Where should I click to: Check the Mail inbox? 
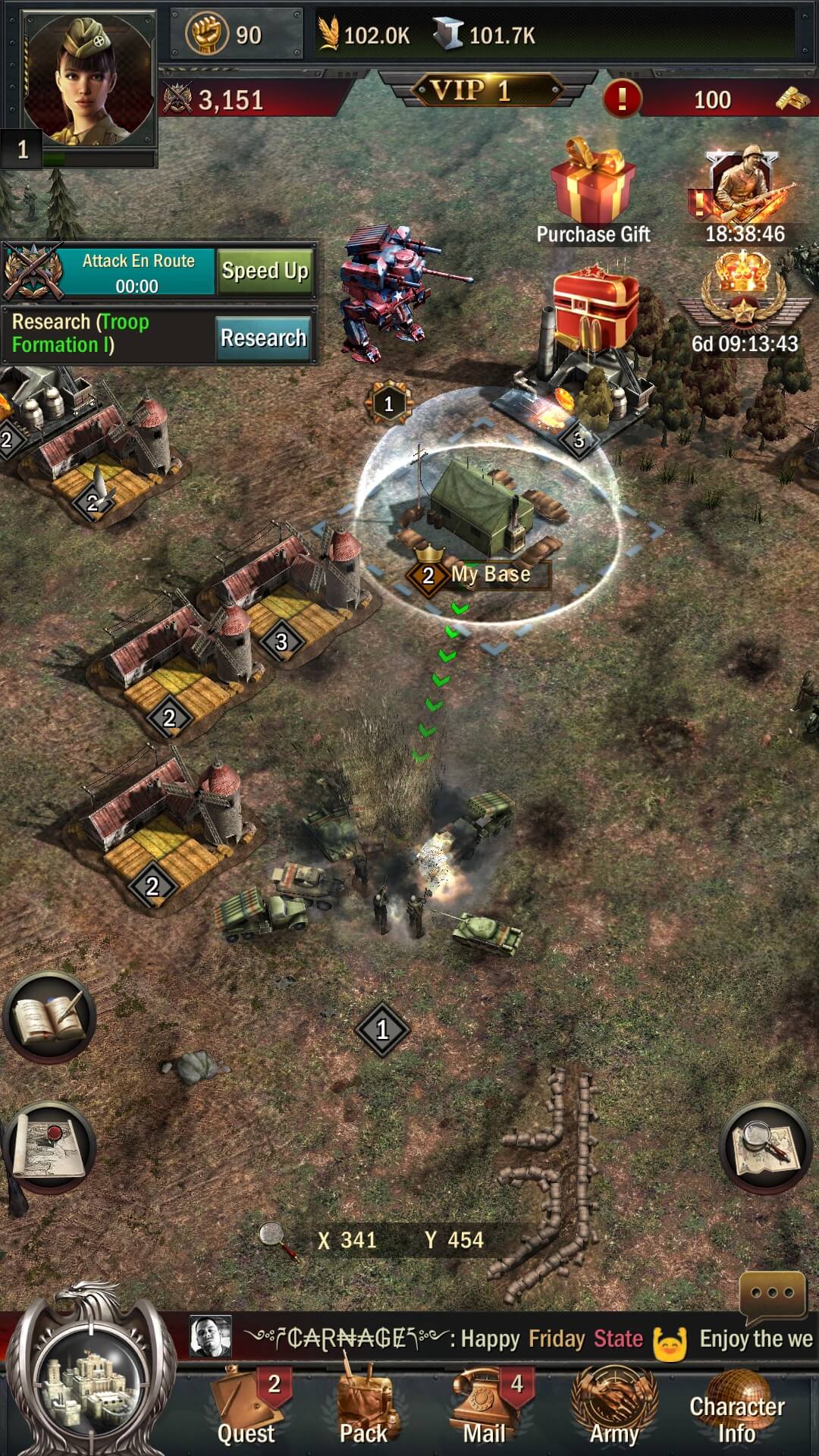click(485, 1407)
